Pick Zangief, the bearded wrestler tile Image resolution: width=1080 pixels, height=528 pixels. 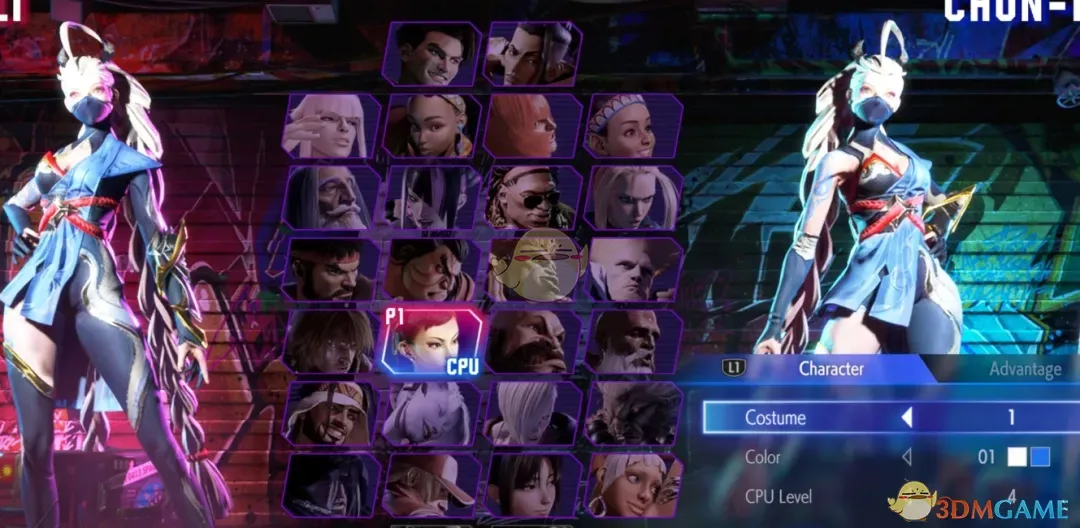[532, 342]
